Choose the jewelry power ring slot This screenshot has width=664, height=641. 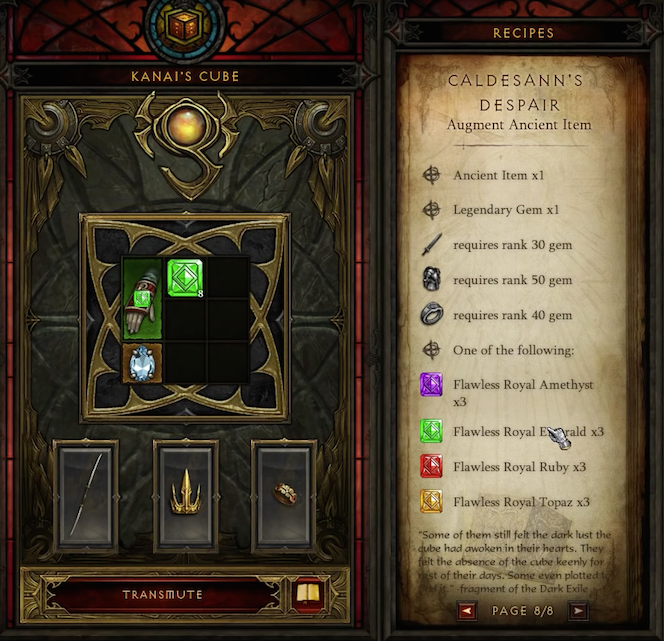tap(283, 494)
